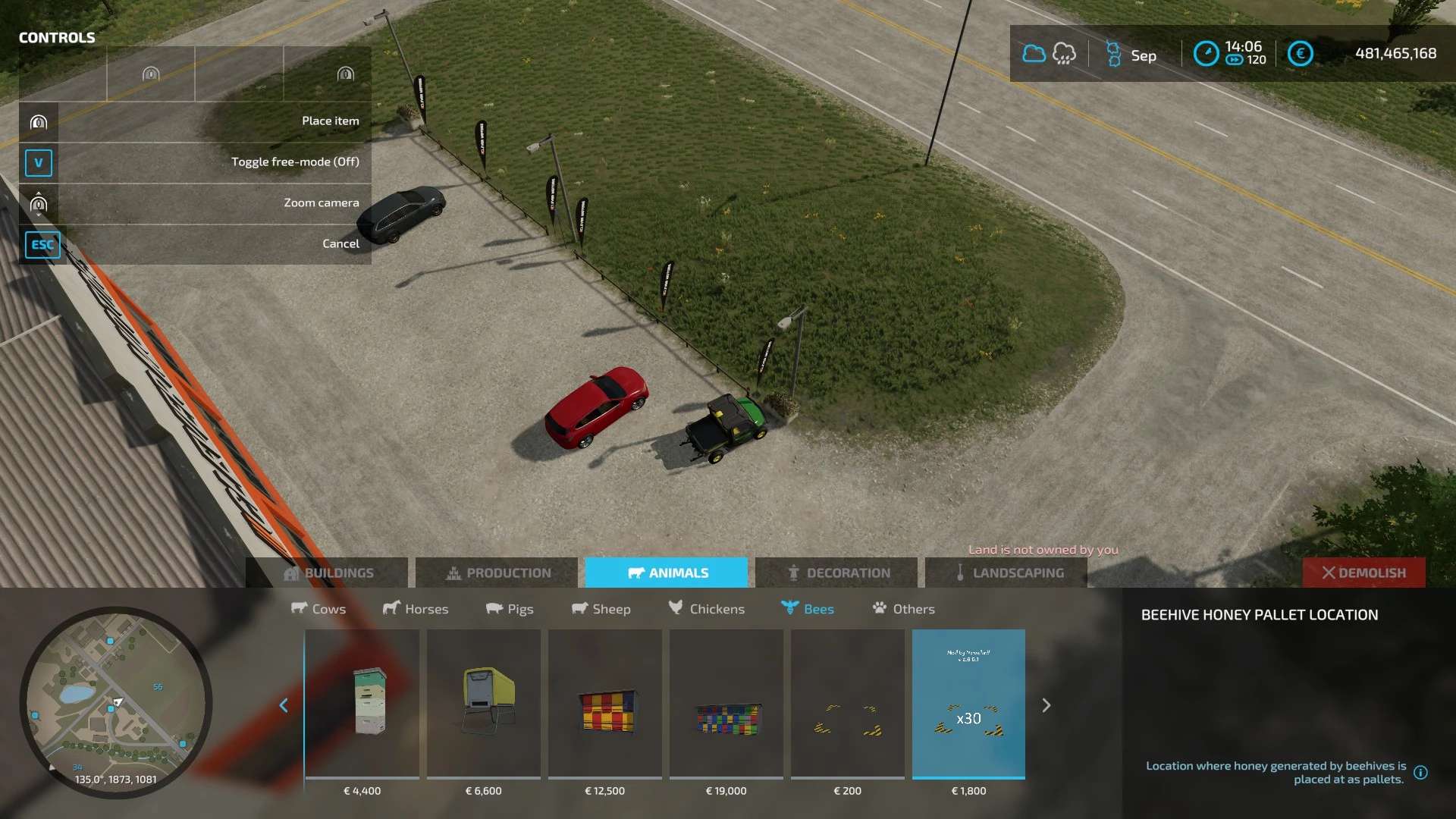Choose the €6,600 yellow beehive item
The width and height of the screenshot is (1456, 819).
484,704
